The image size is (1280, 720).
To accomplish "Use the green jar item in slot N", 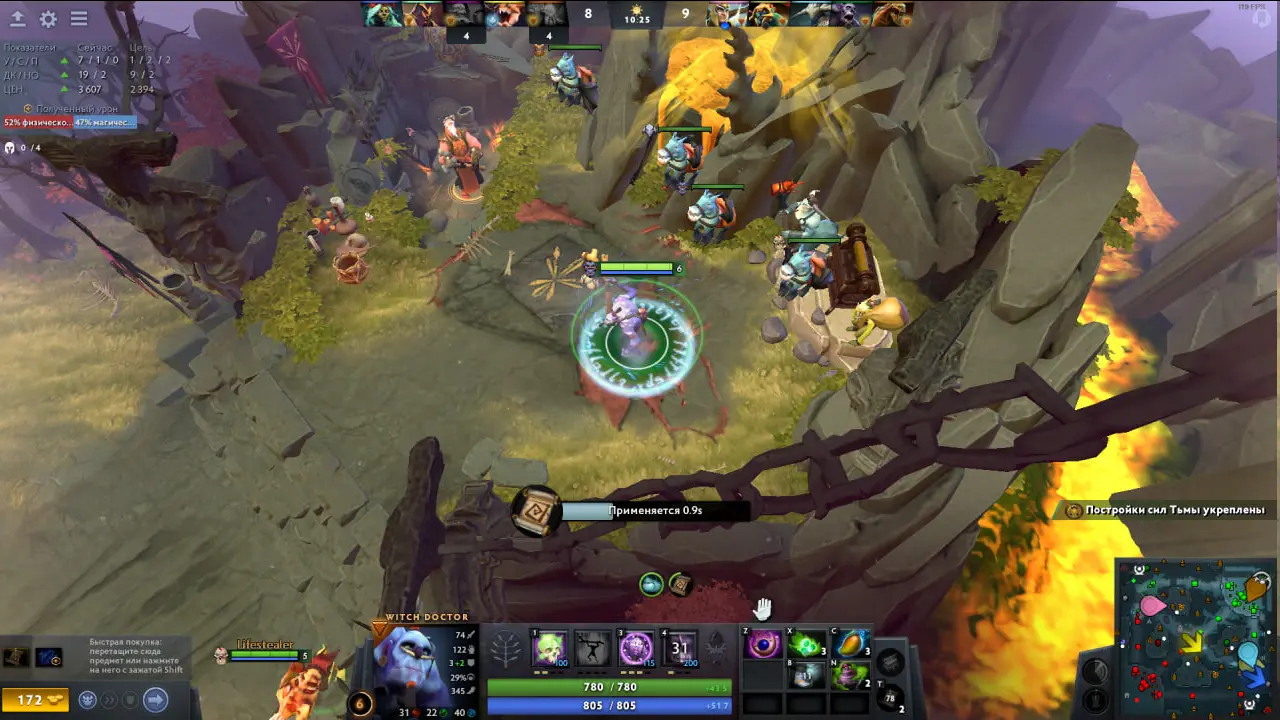I will (x=851, y=677).
